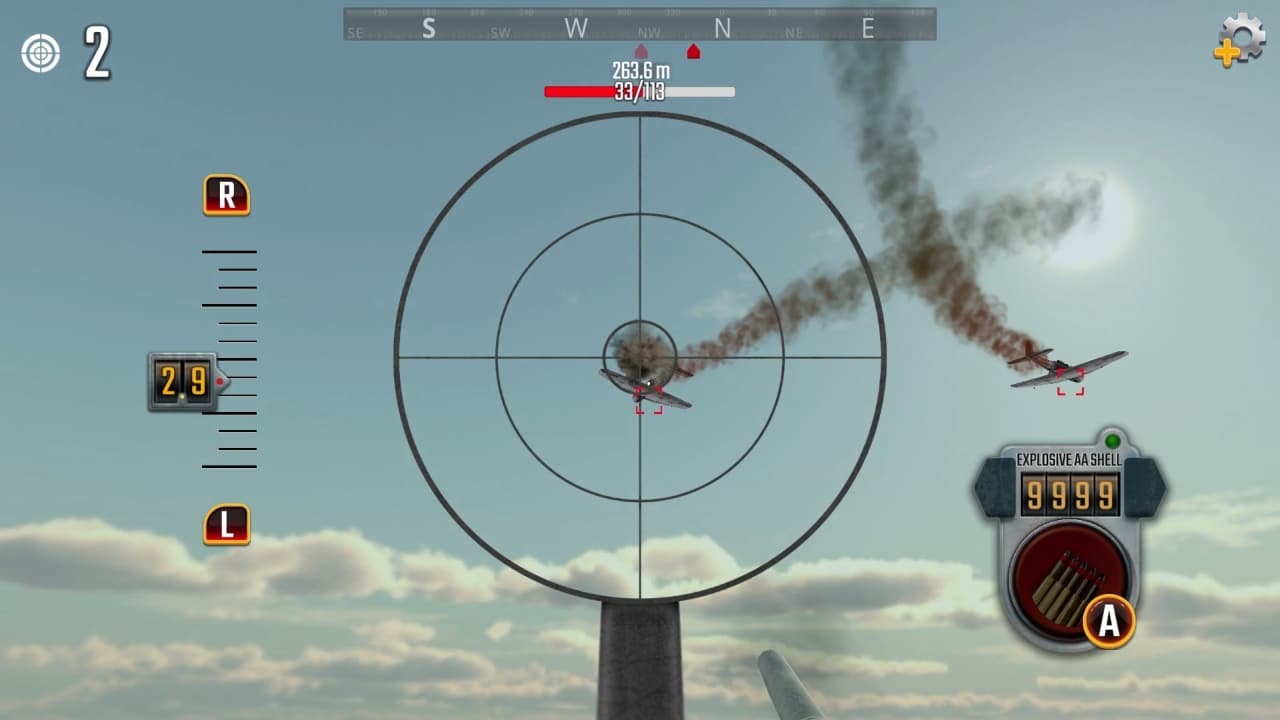The width and height of the screenshot is (1280, 720).
Task: Click the red marker arrow on the compass
Action: [x=694, y=48]
